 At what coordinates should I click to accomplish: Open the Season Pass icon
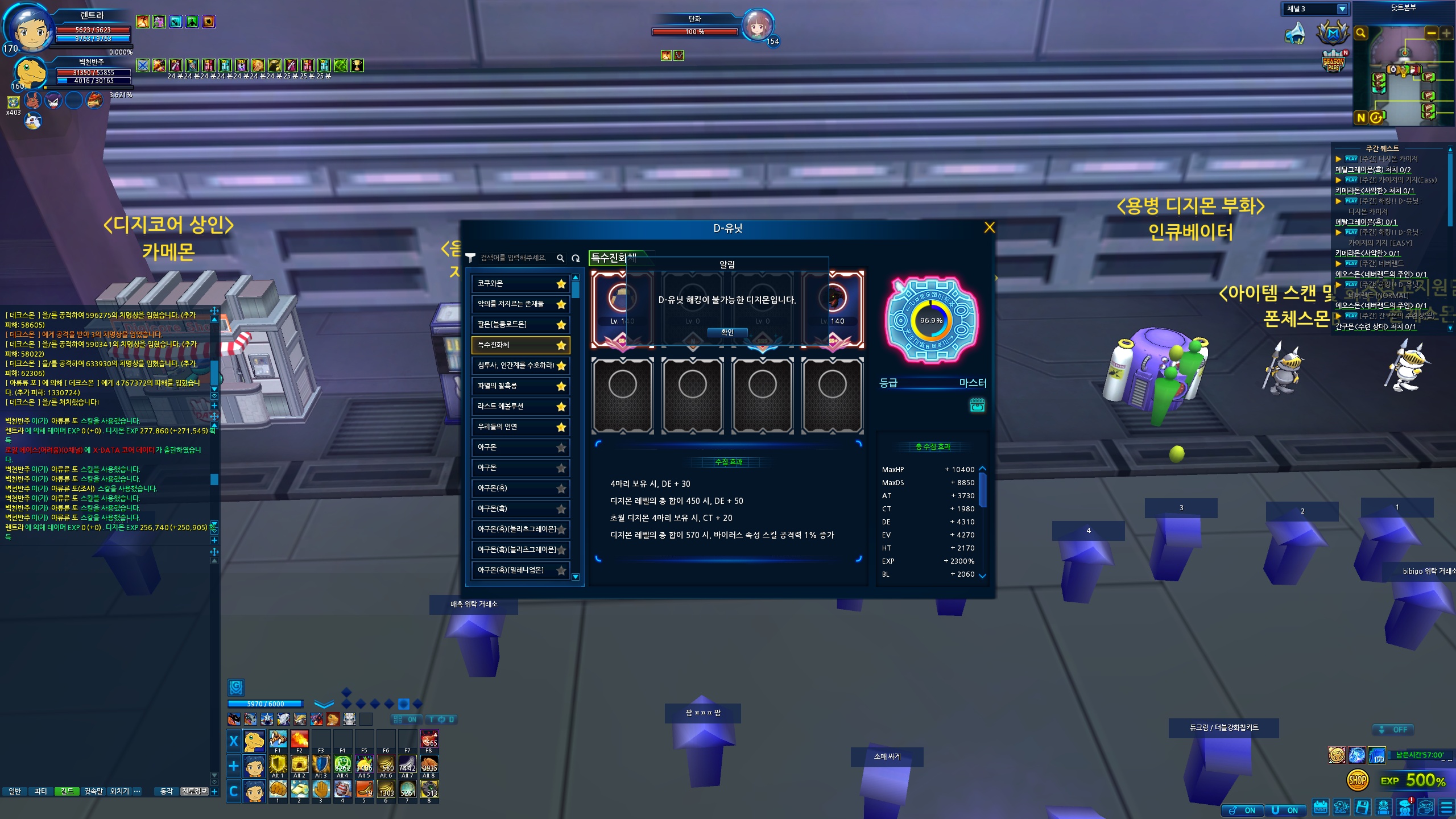coord(1334,63)
